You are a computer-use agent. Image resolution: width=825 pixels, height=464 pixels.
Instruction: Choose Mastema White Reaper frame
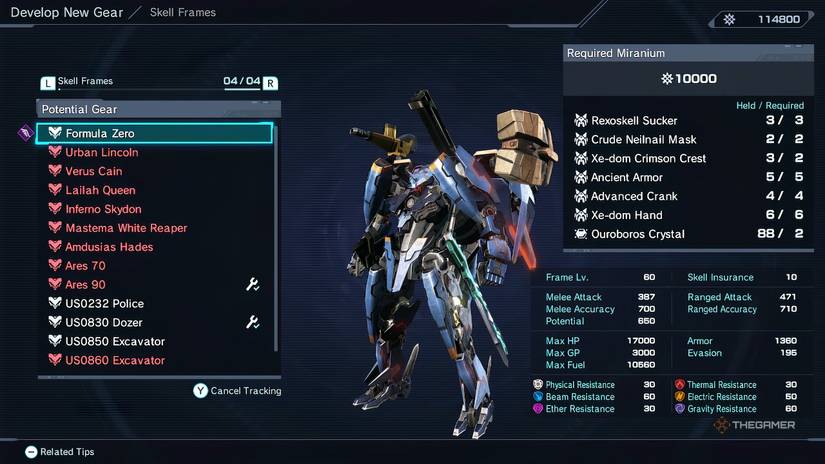[126, 228]
